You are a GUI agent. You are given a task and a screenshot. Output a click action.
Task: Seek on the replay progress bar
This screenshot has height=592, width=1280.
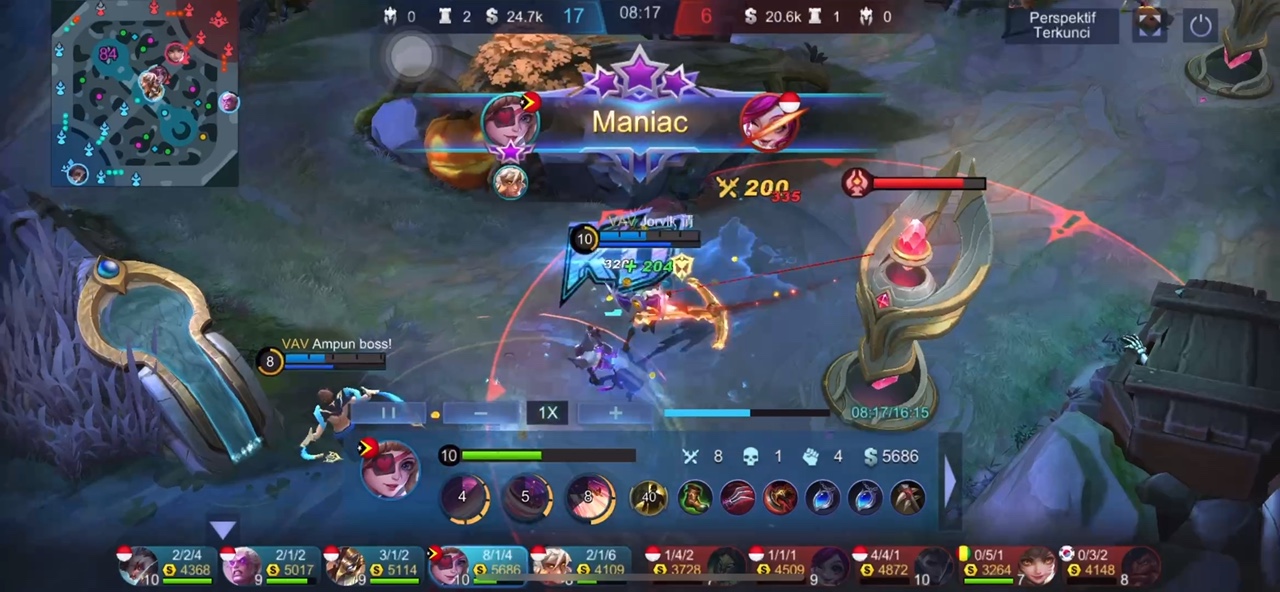[746, 412]
